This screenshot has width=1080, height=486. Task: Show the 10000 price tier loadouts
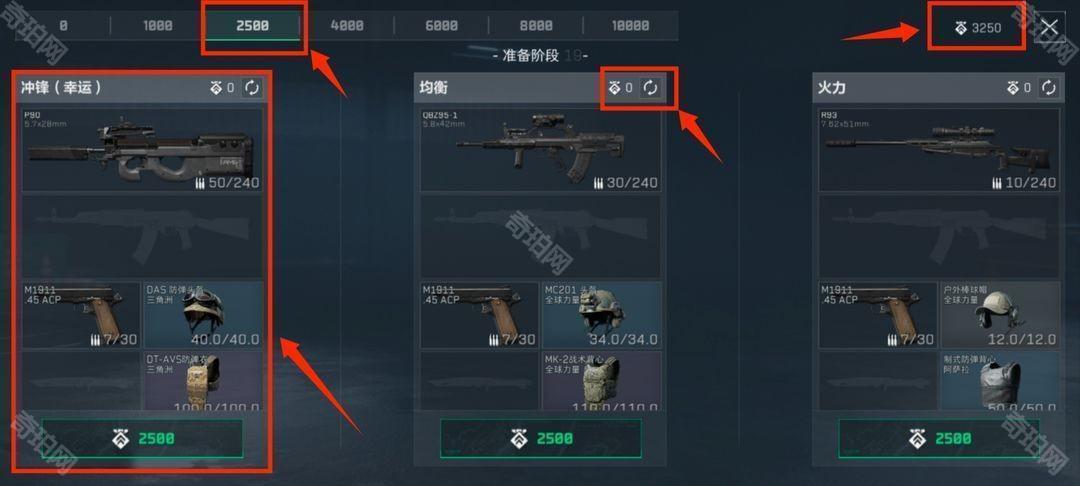tap(630, 26)
